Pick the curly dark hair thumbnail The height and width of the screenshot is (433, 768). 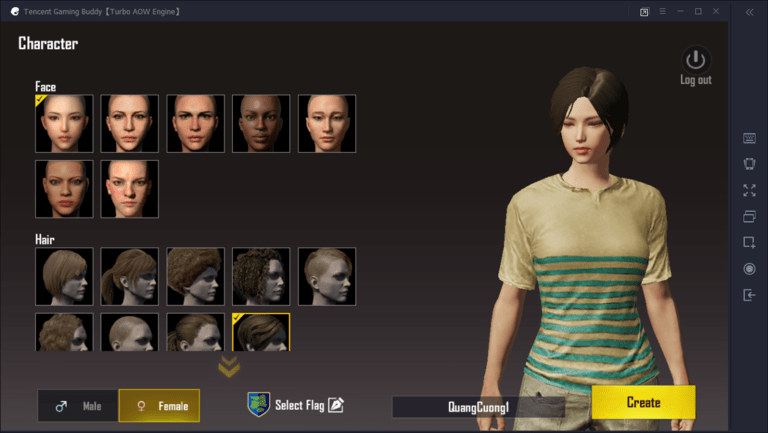pyautogui.click(x=261, y=276)
